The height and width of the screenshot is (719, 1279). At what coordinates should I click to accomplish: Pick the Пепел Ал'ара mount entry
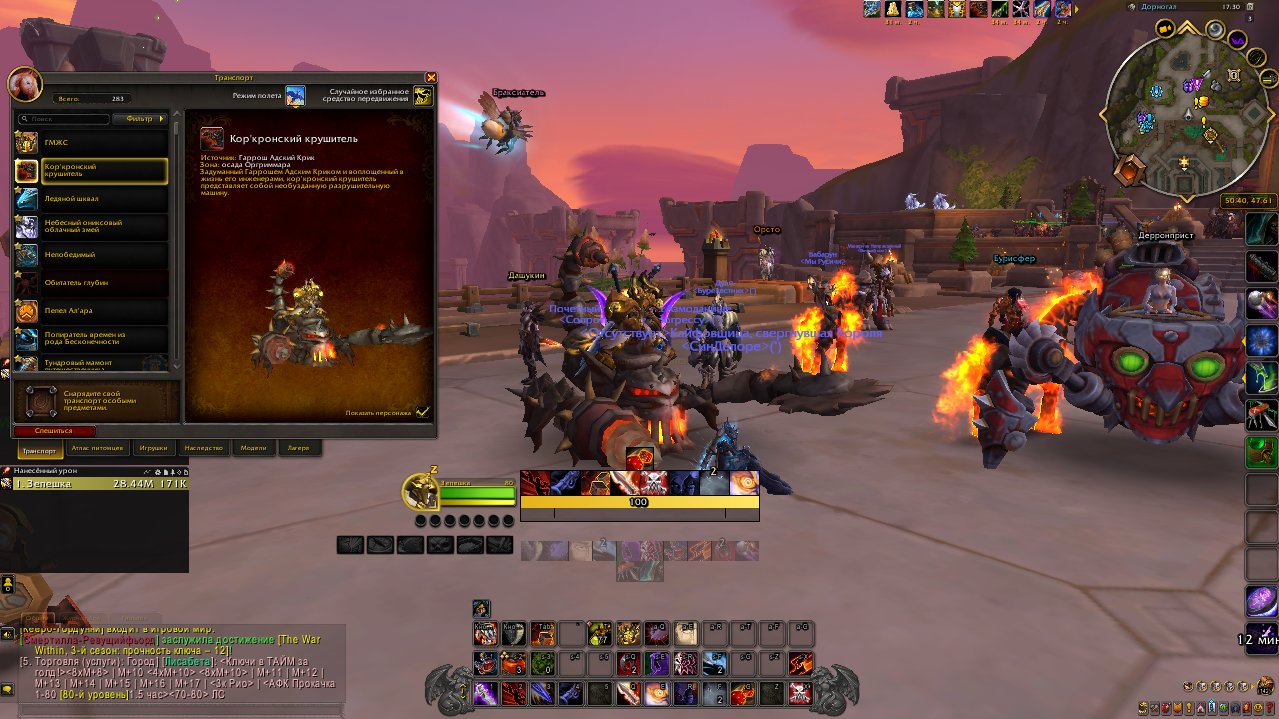91,311
